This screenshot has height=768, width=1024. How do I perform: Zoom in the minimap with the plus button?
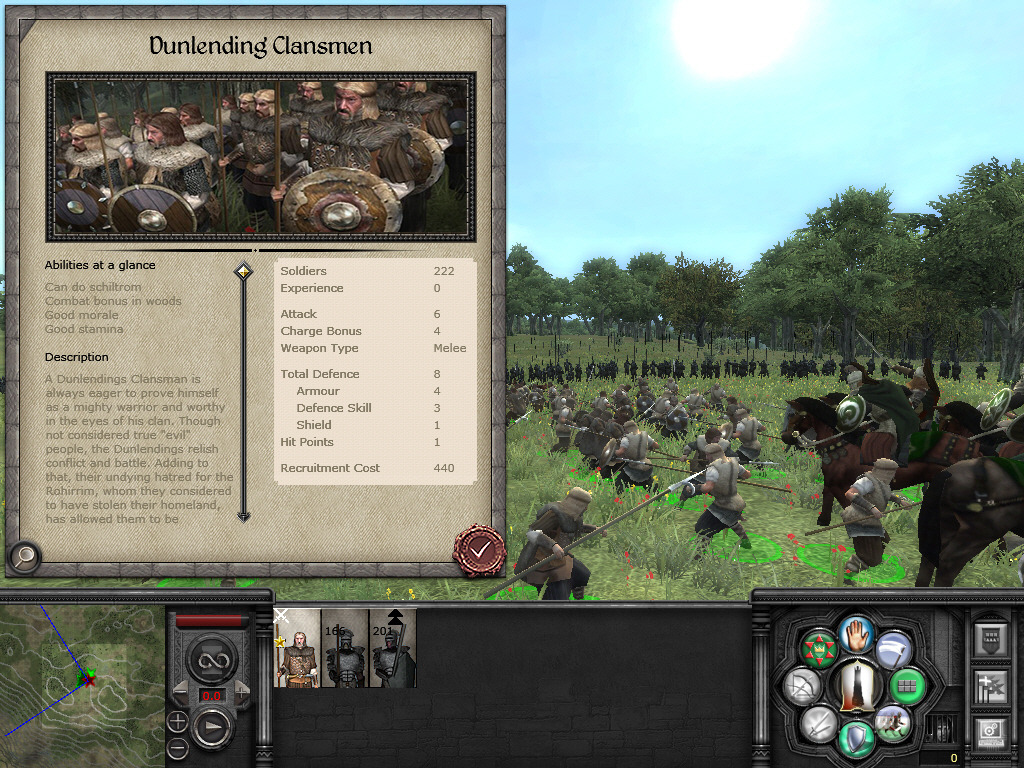pos(177,721)
